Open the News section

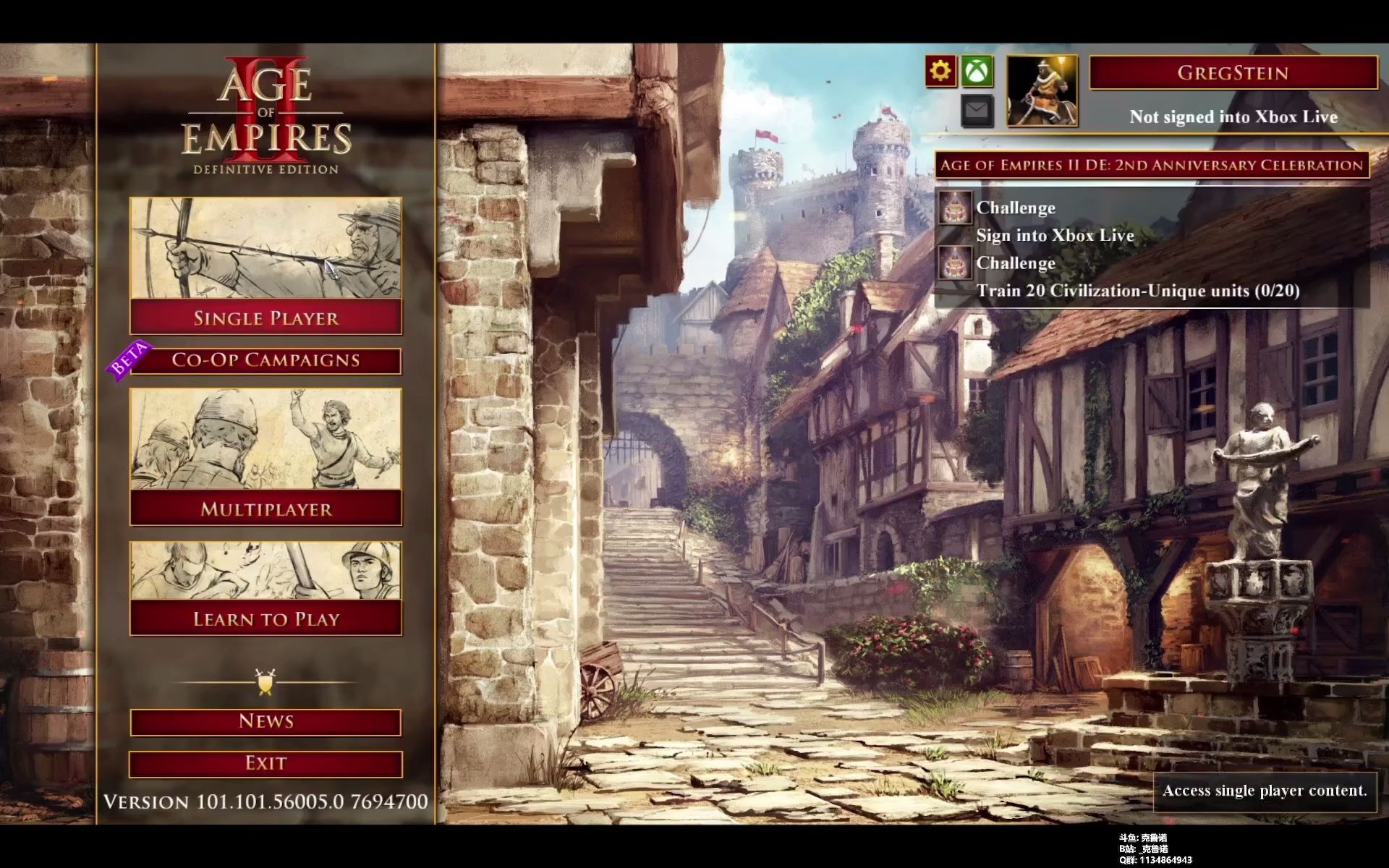coord(266,721)
